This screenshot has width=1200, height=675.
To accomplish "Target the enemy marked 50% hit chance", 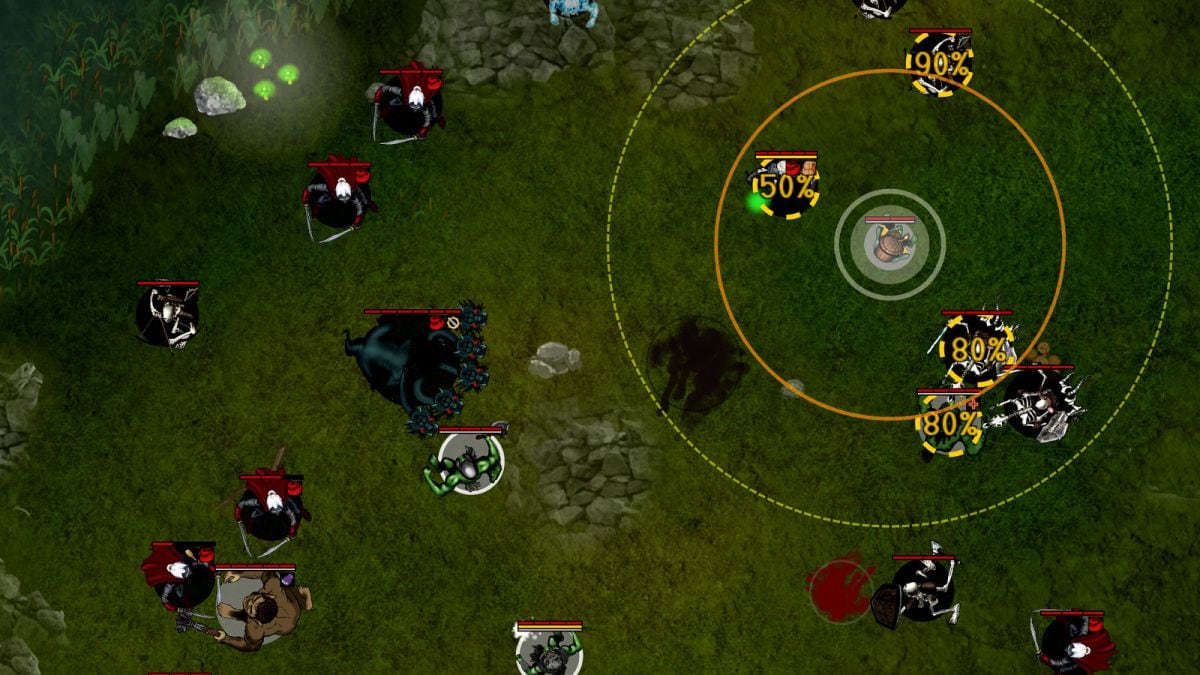I will click(x=785, y=187).
